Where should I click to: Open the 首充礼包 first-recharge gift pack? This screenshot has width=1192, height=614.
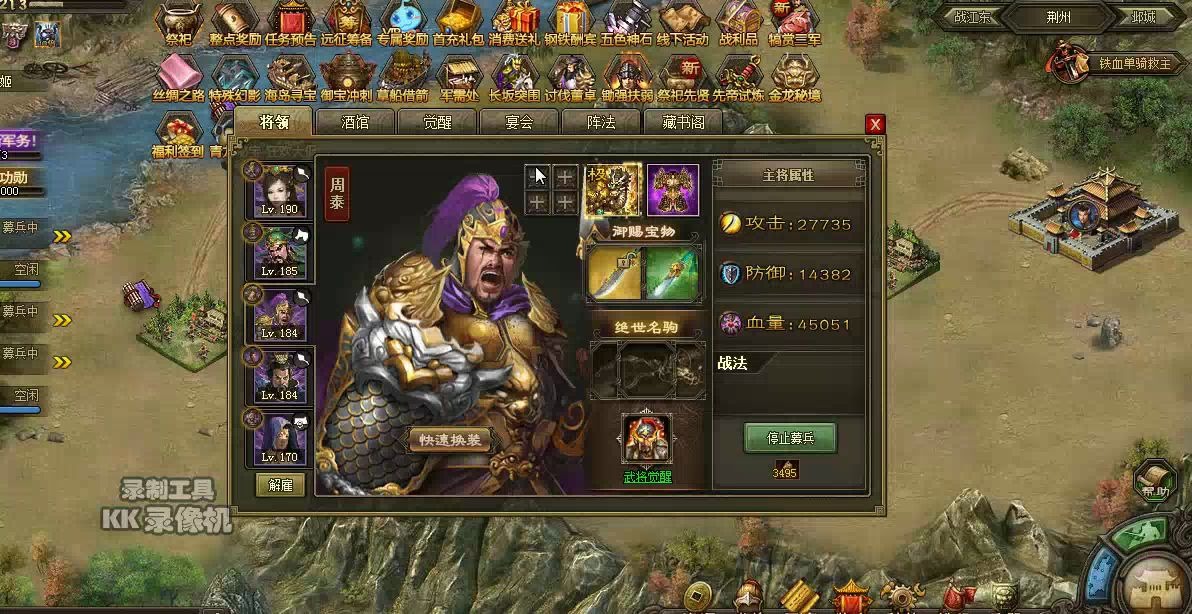coord(458,24)
